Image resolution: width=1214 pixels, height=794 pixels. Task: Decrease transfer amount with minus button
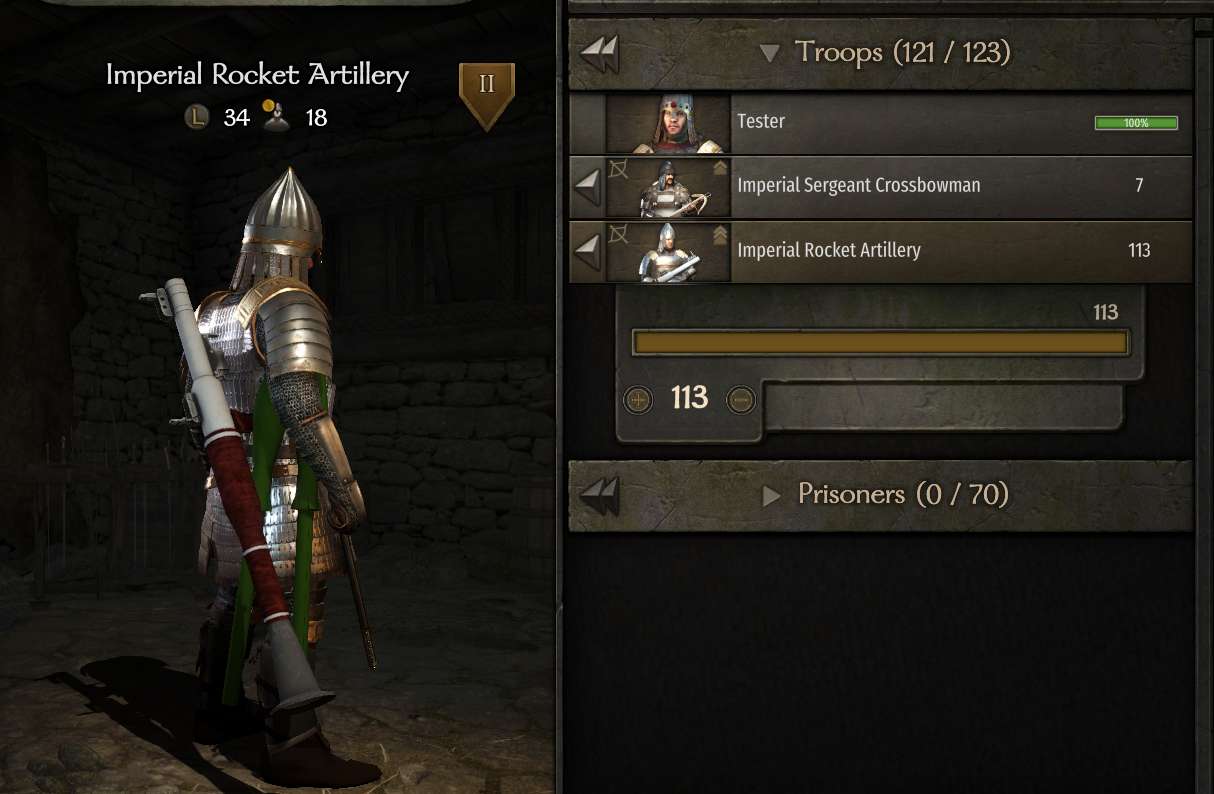[741, 400]
